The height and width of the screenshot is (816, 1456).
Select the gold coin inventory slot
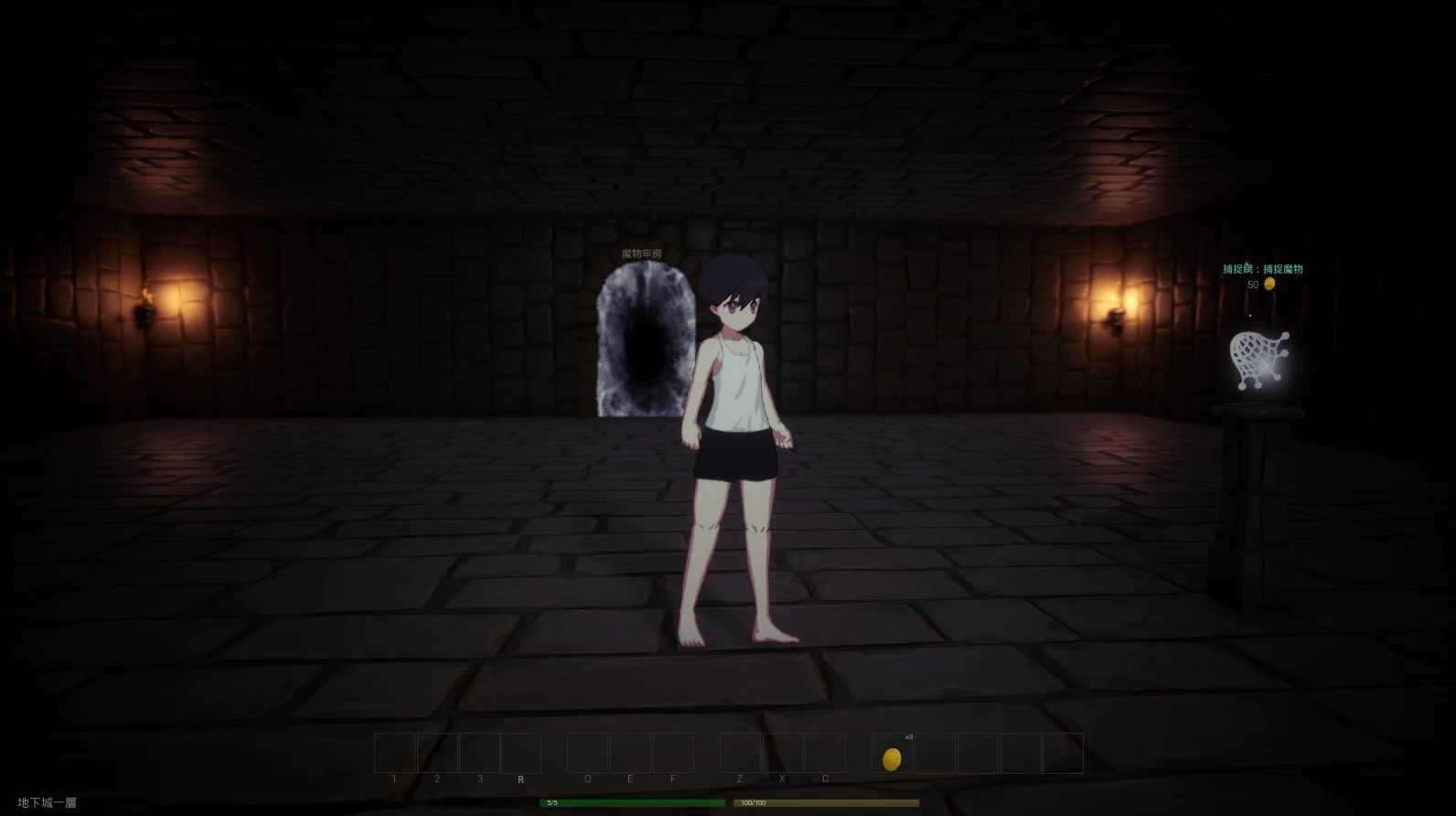pyautogui.click(x=892, y=754)
